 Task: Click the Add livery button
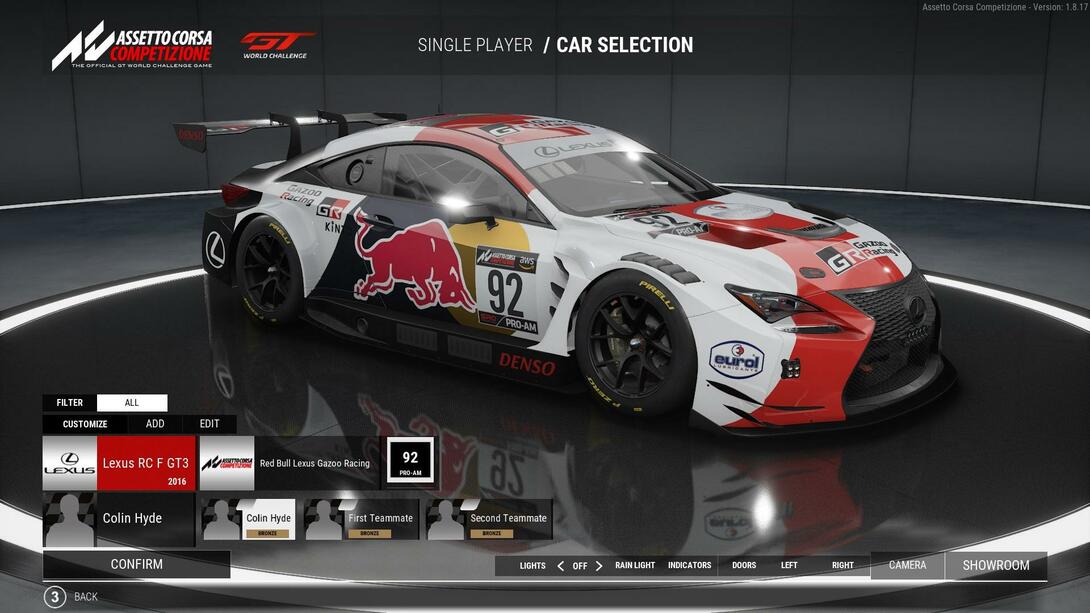coord(155,424)
